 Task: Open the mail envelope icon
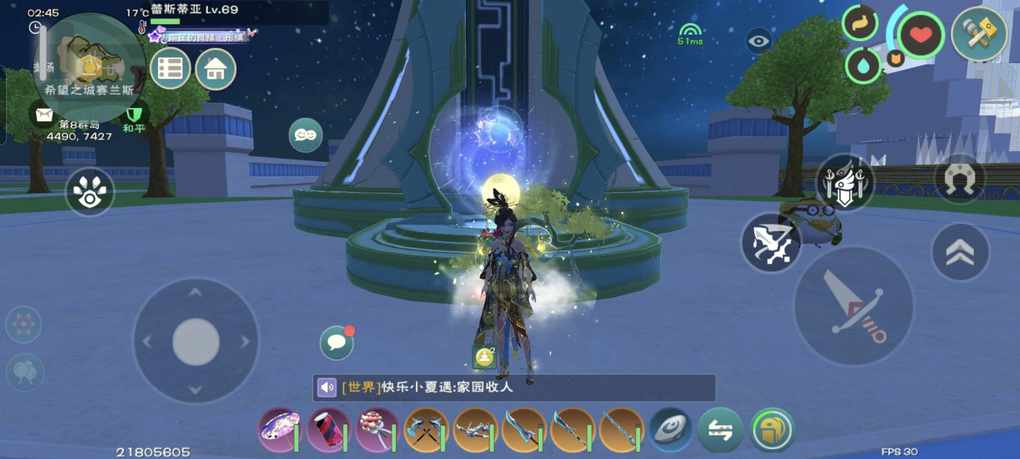coord(44,114)
